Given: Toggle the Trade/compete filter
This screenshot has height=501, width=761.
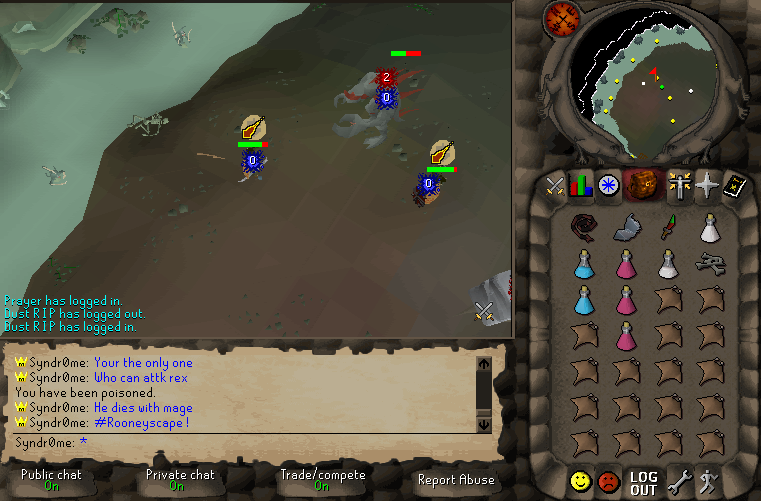Looking at the screenshot, I should 321,480.
